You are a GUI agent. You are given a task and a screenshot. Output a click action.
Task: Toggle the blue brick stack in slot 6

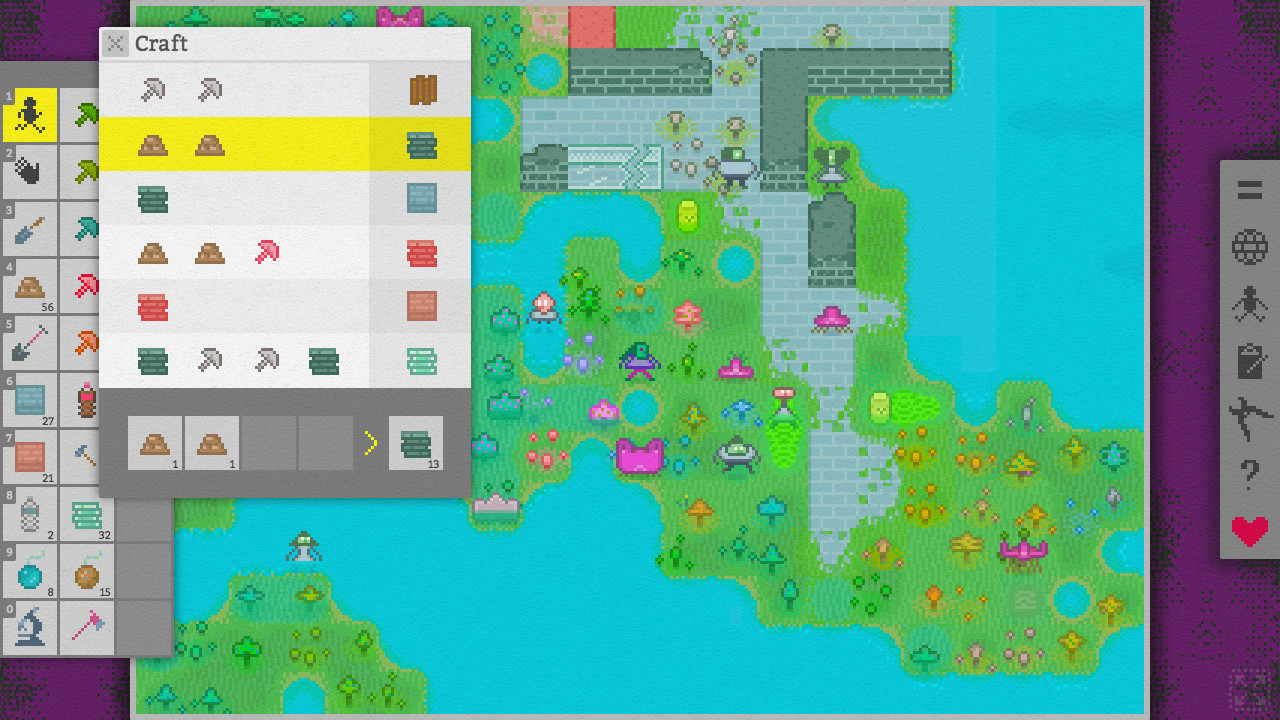coord(30,400)
